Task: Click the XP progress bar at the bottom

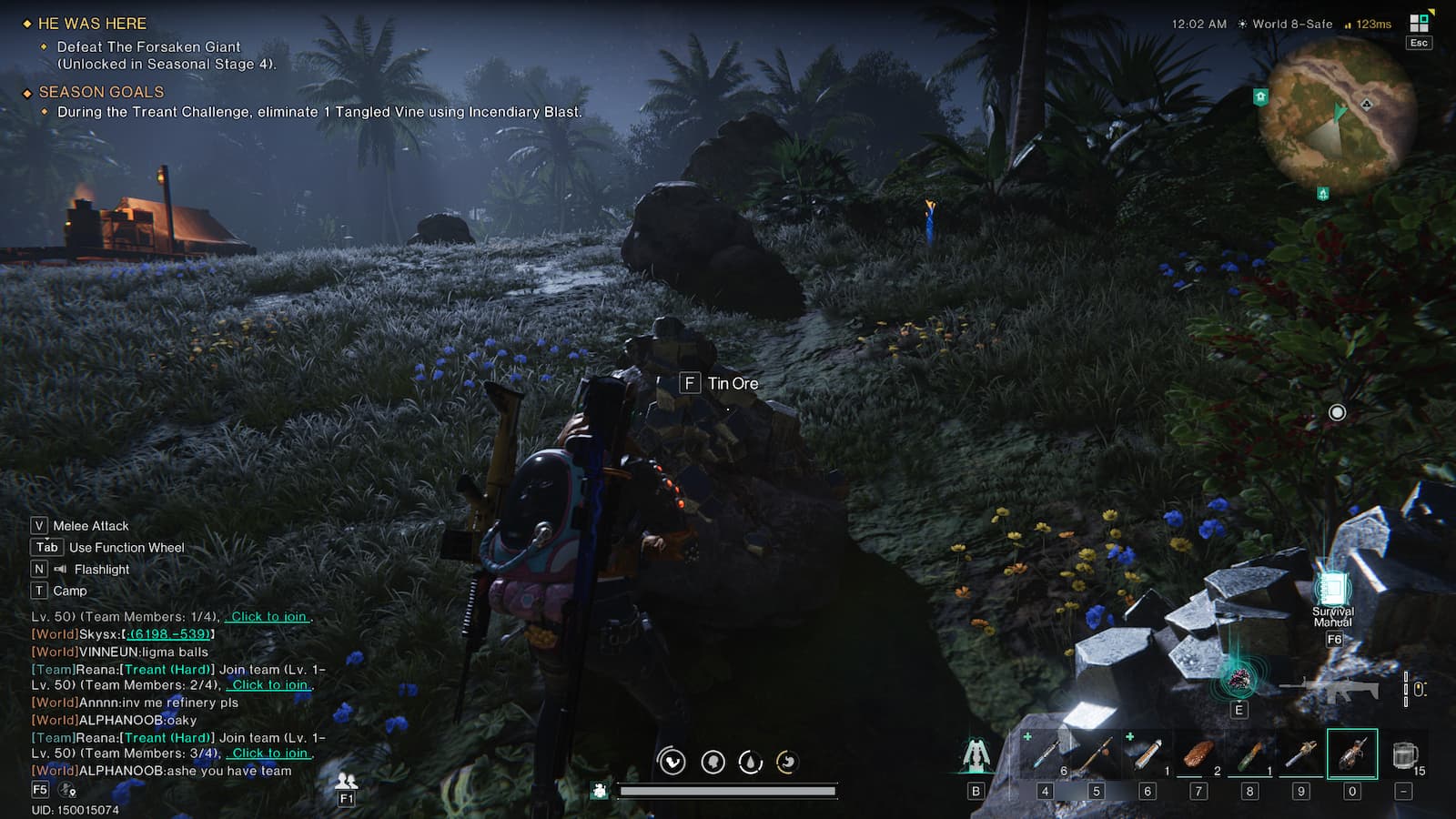Action: click(728, 792)
